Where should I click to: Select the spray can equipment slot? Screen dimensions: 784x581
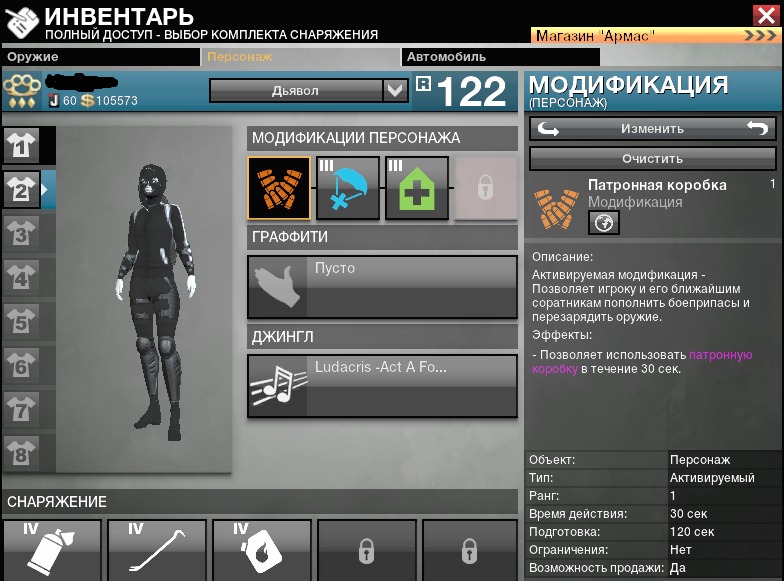point(52,550)
